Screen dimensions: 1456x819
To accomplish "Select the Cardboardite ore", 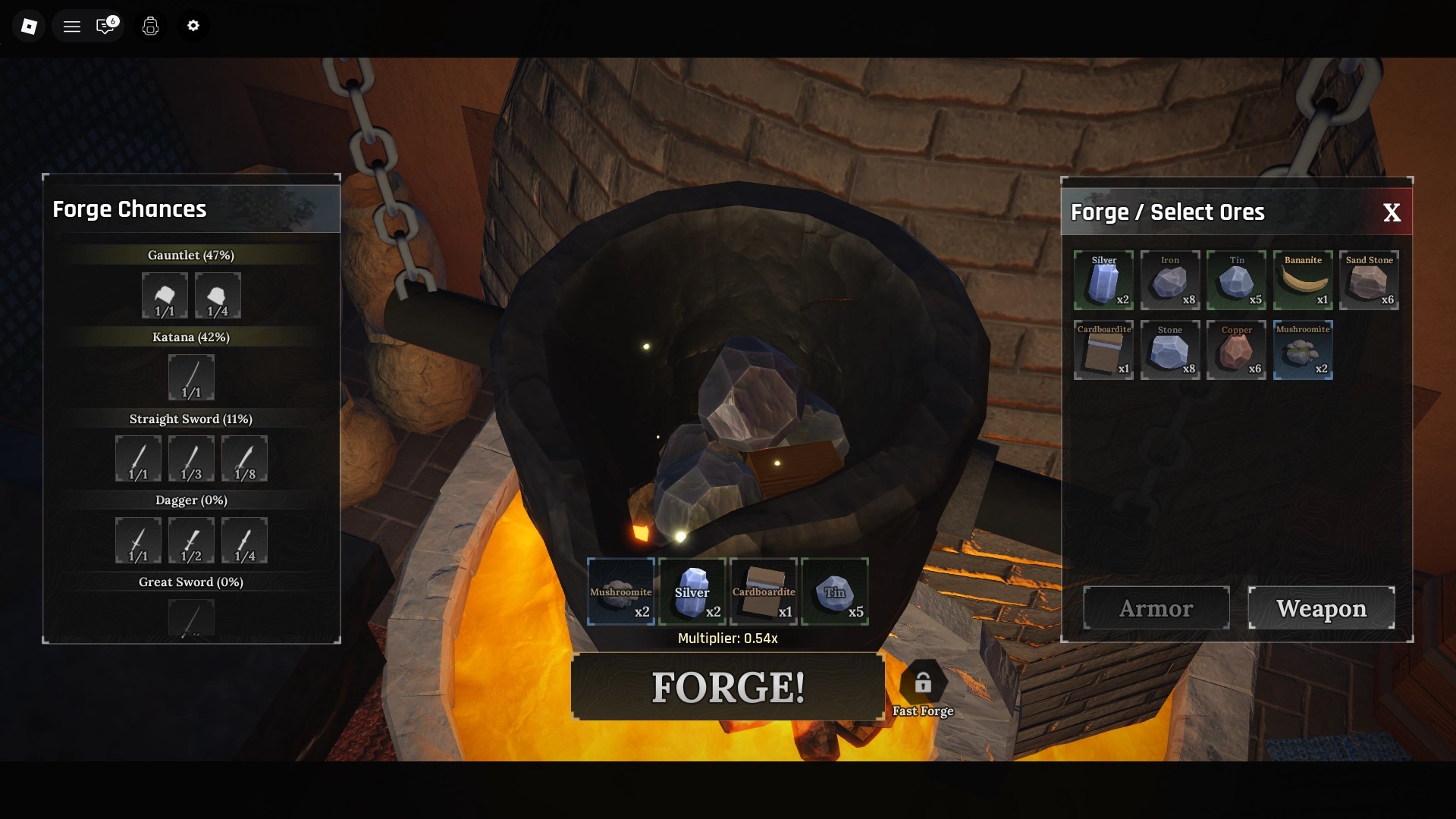I will [1103, 350].
